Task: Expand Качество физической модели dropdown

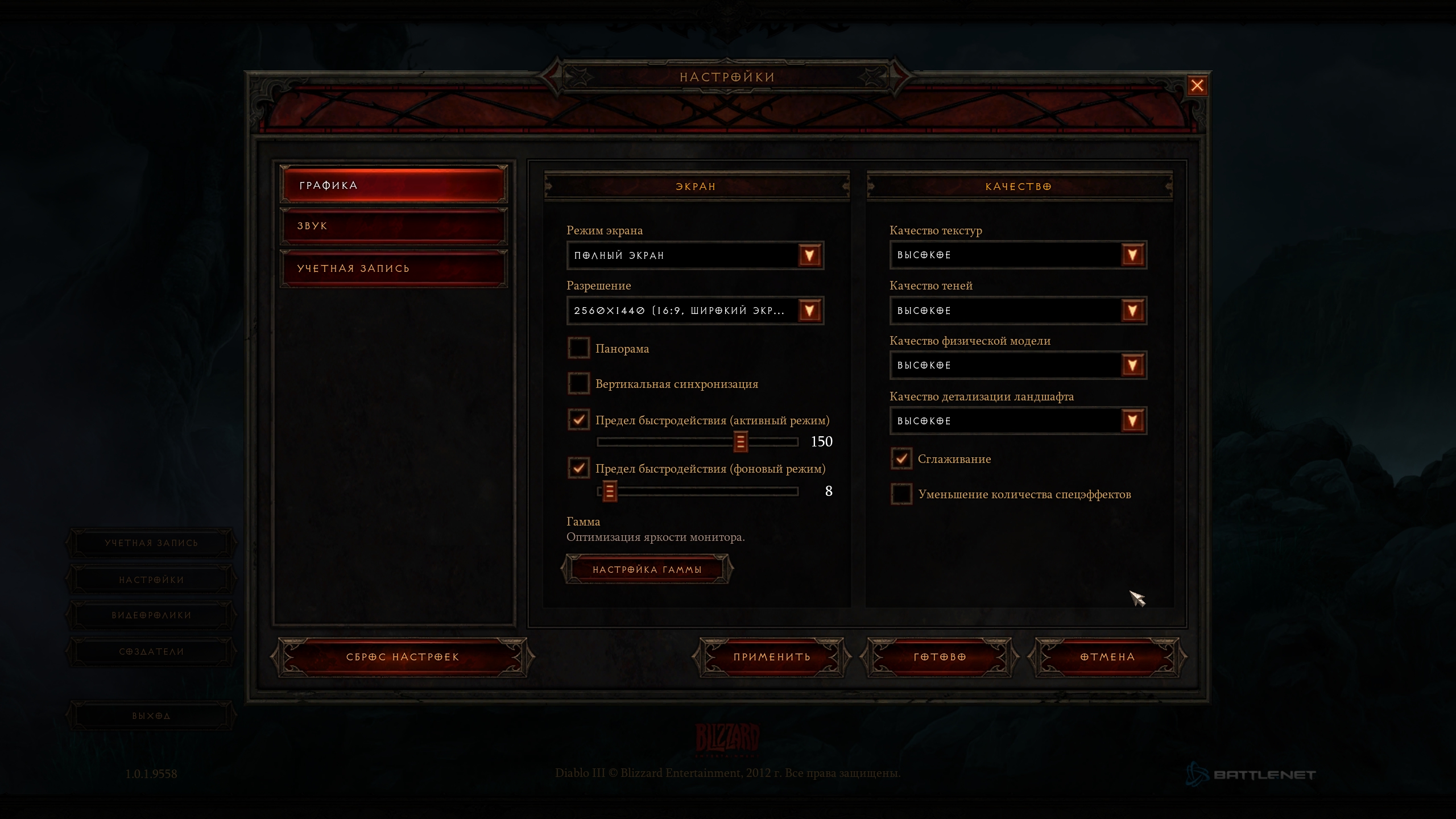Action: (x=1132, y=365)
